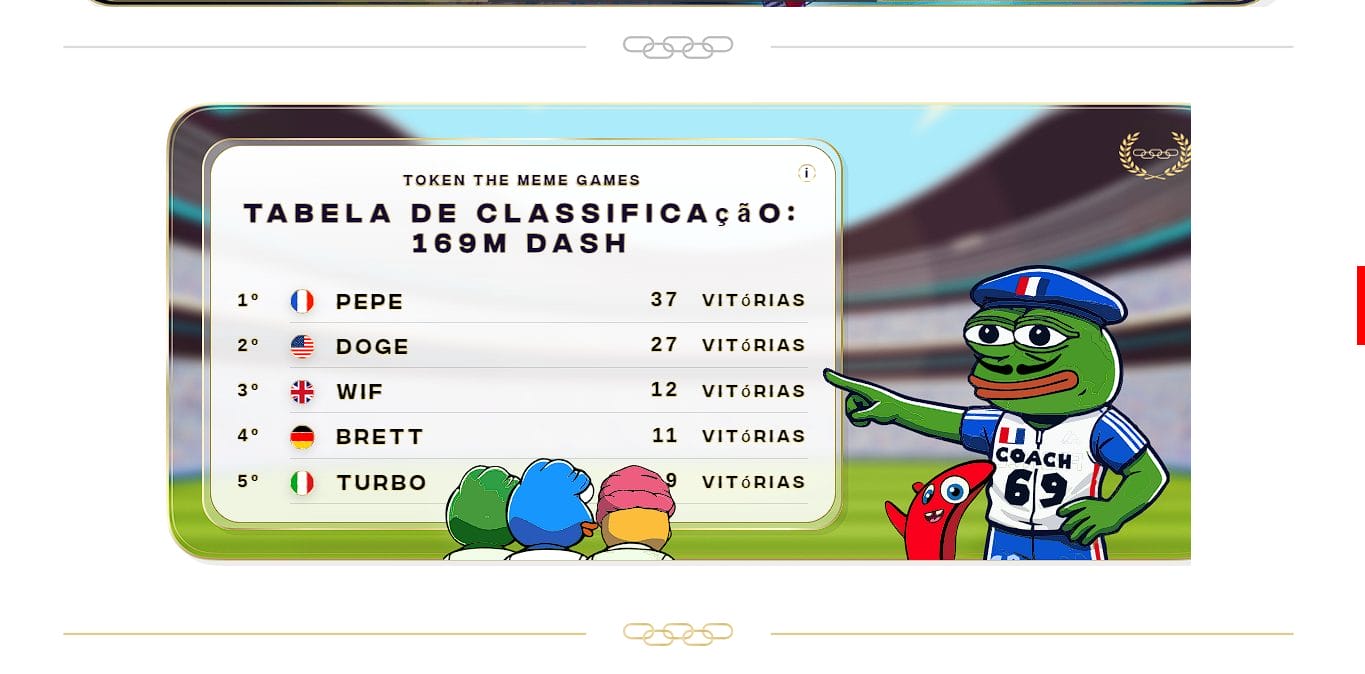1365x674 pixels.
Task: Choose the DOGE leaderboard row
Action: click(520, 346)
